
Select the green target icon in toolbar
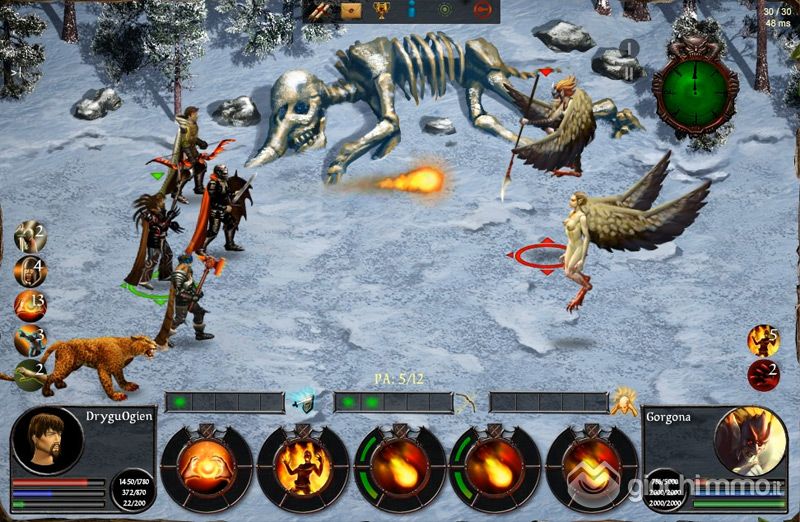click(446, 11)
